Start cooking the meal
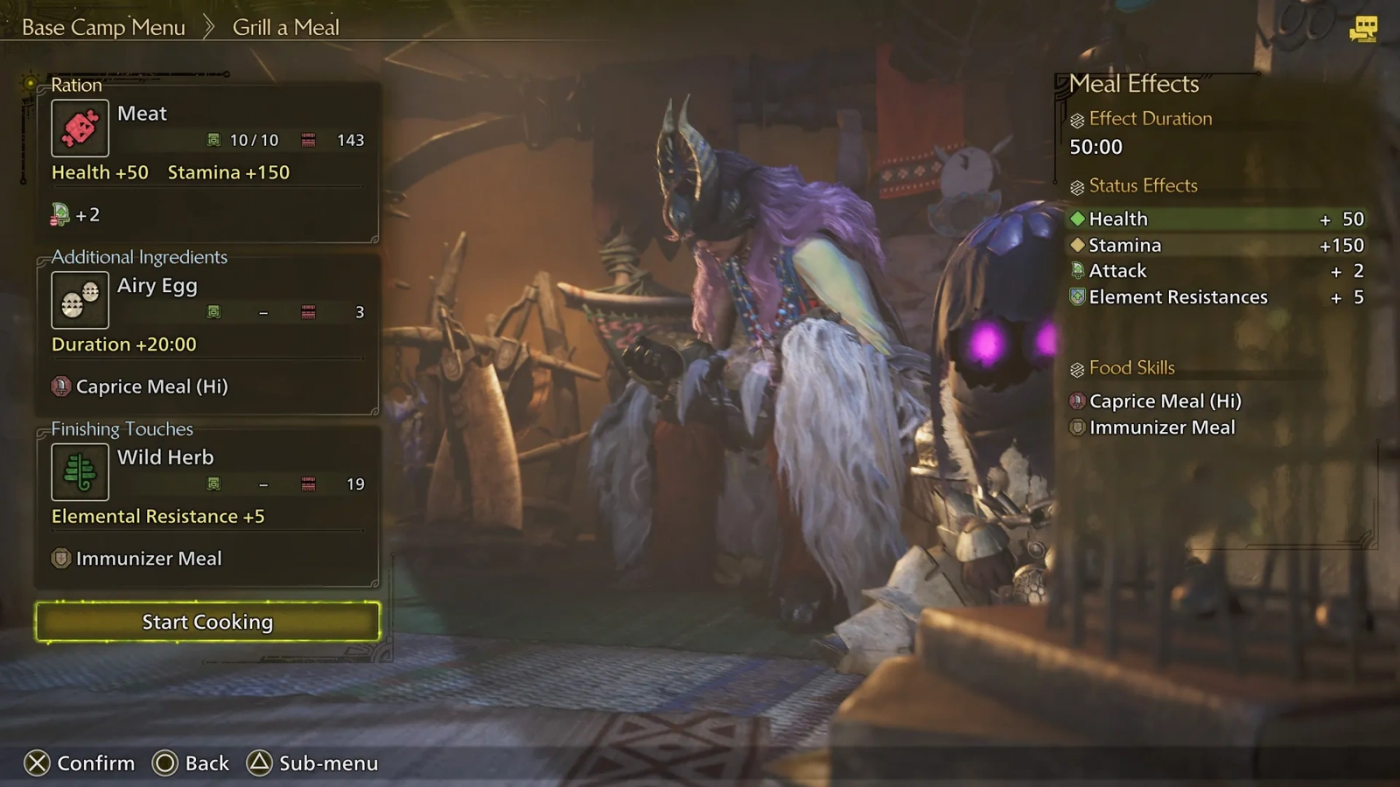 207,622
